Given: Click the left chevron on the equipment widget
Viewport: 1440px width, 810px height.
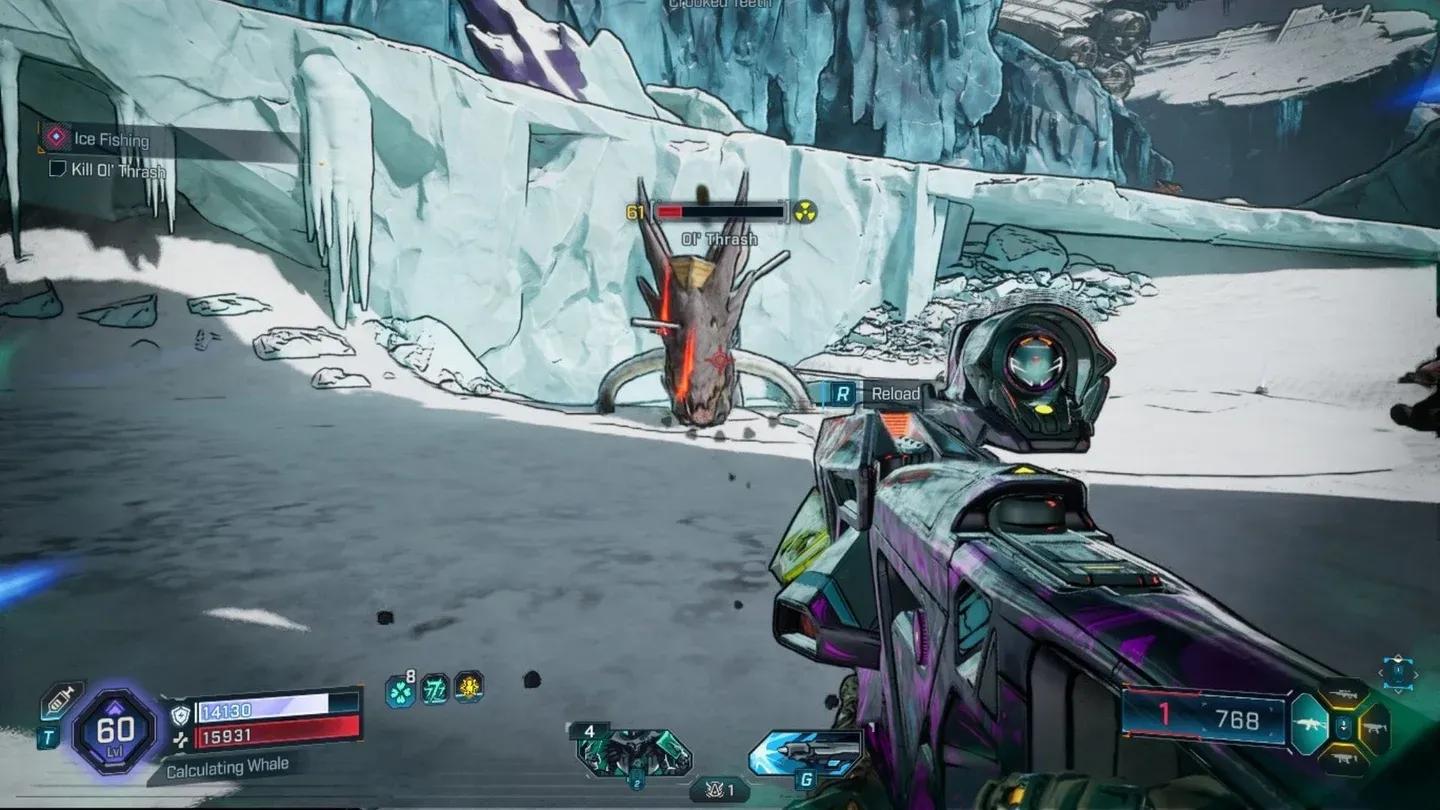Looking at the screenshot, I should (x=1381, y=673).
